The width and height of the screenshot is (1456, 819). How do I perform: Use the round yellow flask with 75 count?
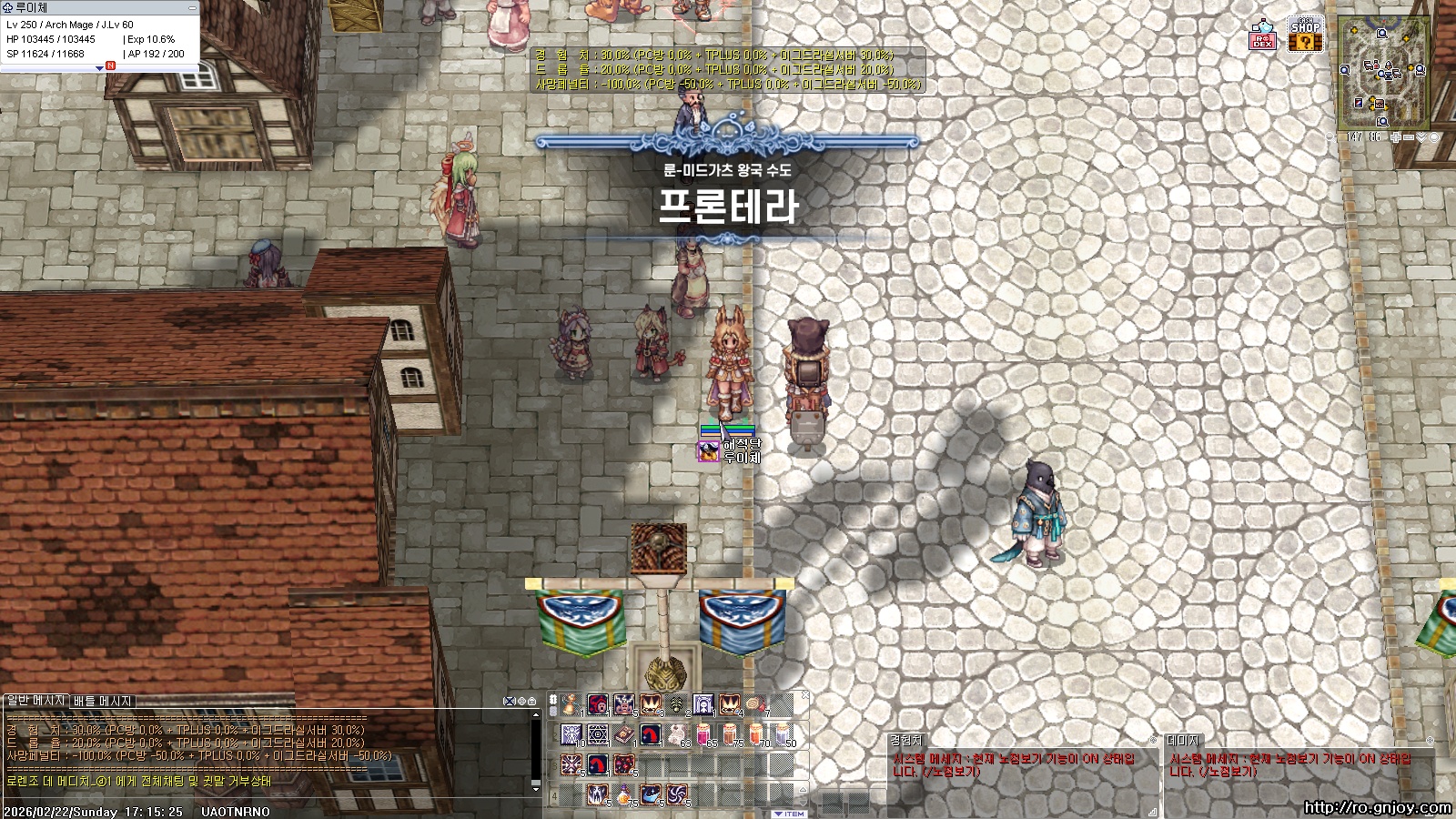click(x=624, y=794)
